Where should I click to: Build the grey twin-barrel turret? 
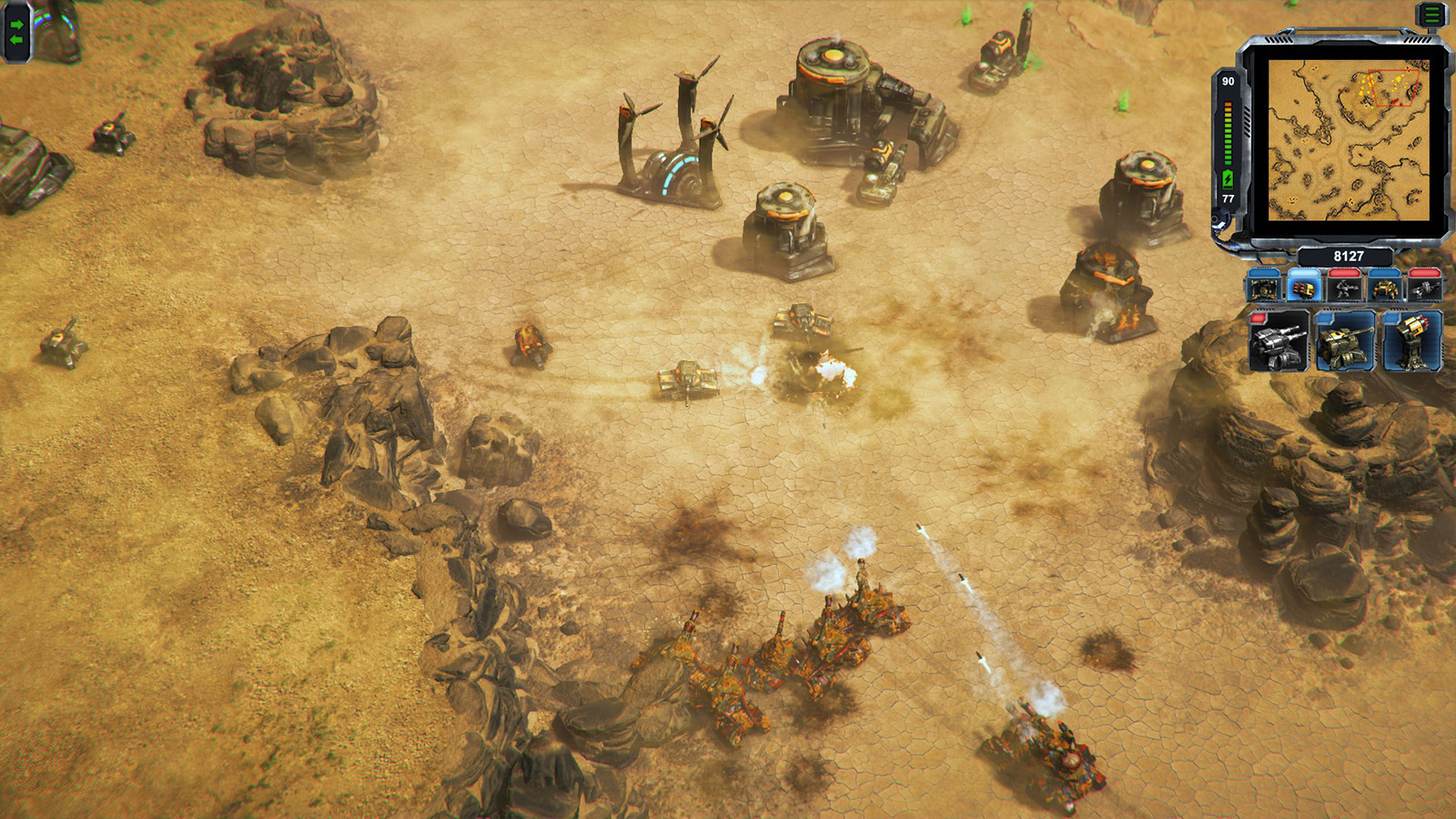click(x=1279, y=341)
